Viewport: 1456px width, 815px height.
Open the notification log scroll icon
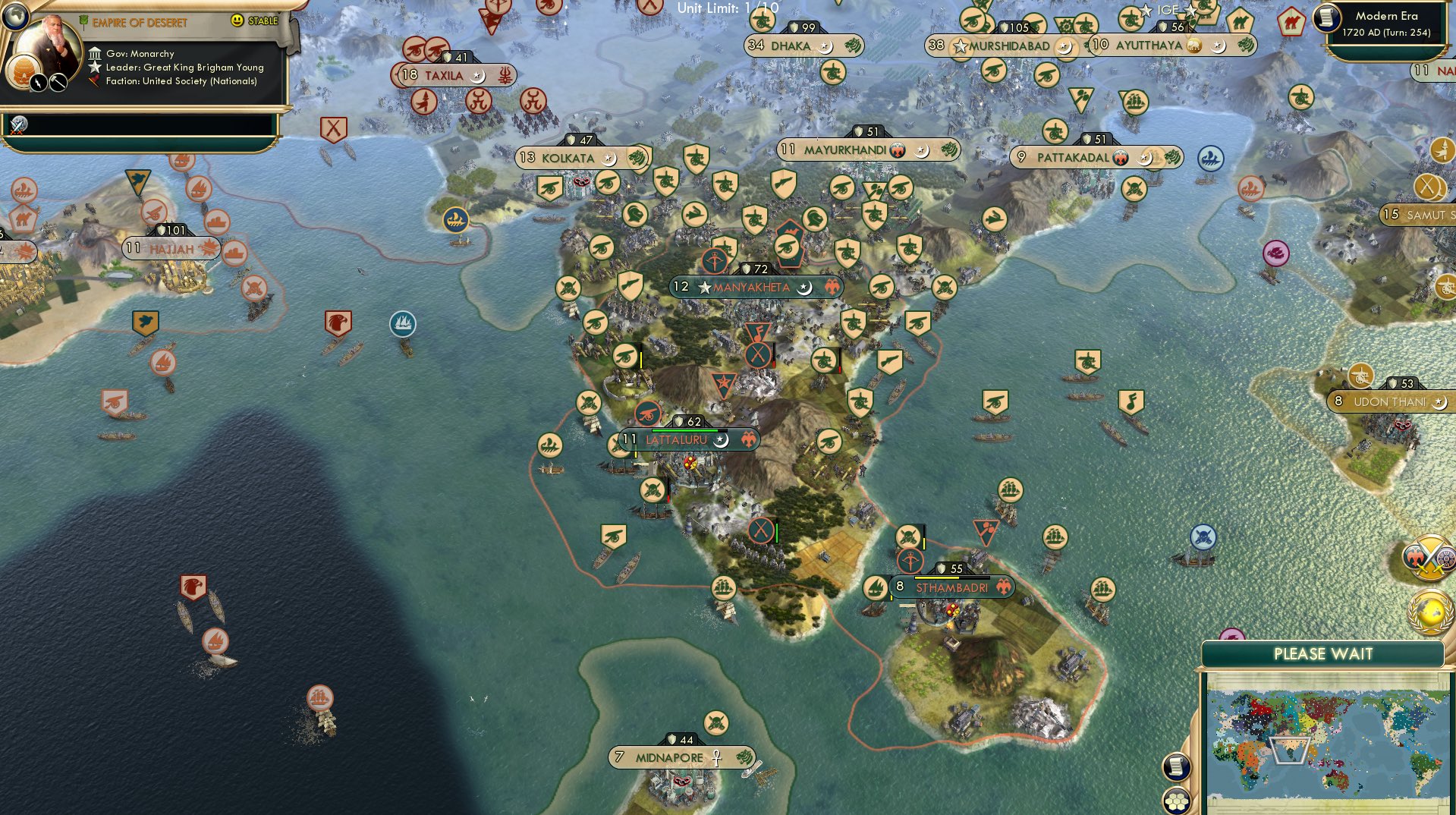pyautogui.click(x=1177, y=768)
